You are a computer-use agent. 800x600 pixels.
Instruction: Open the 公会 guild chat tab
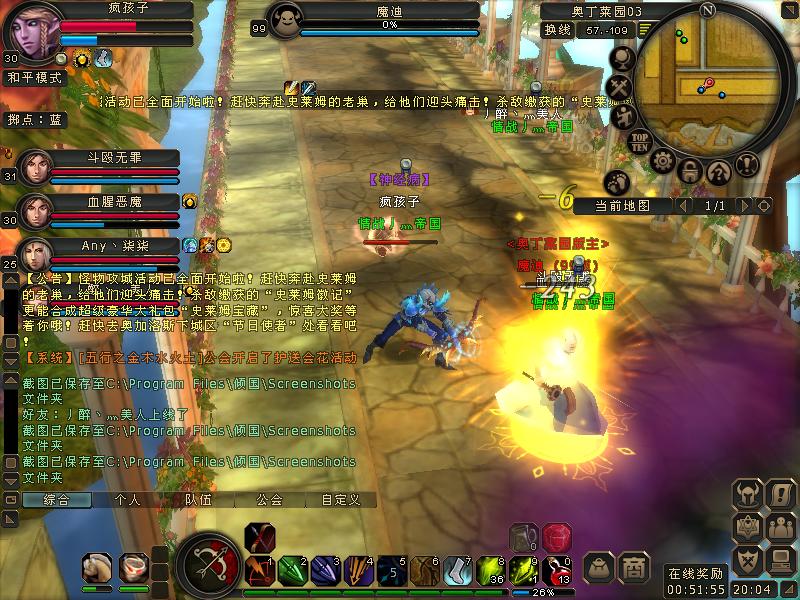coord(269,499)
